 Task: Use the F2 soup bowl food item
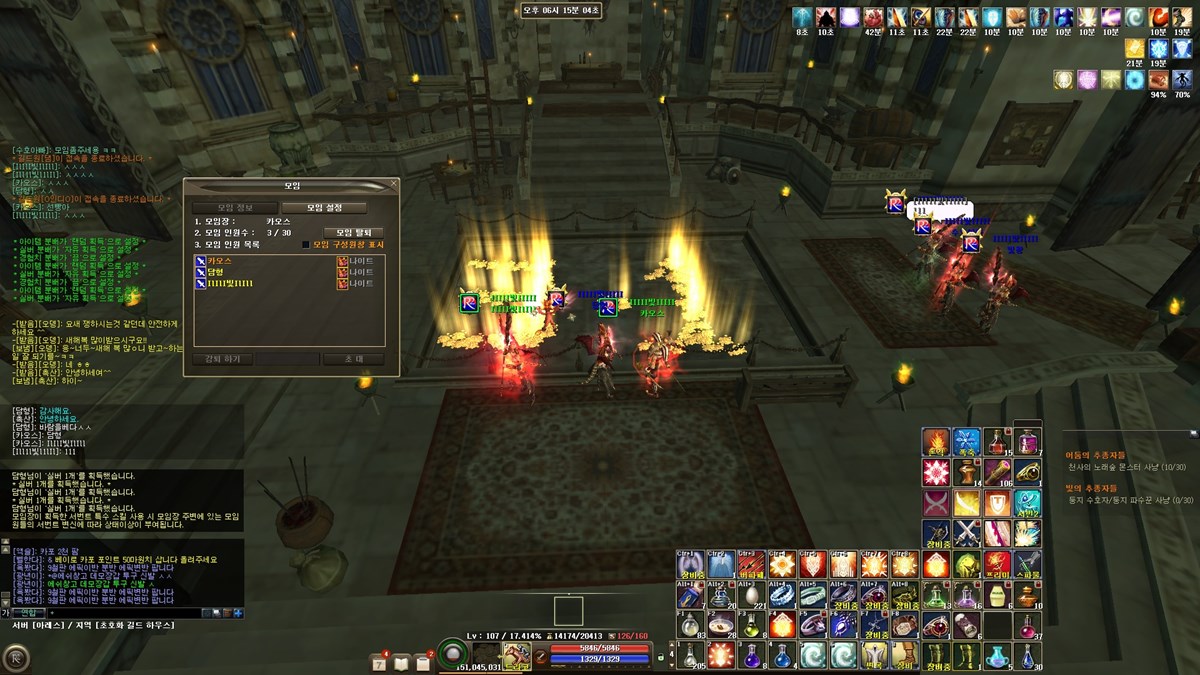click(x=719, y=625)
